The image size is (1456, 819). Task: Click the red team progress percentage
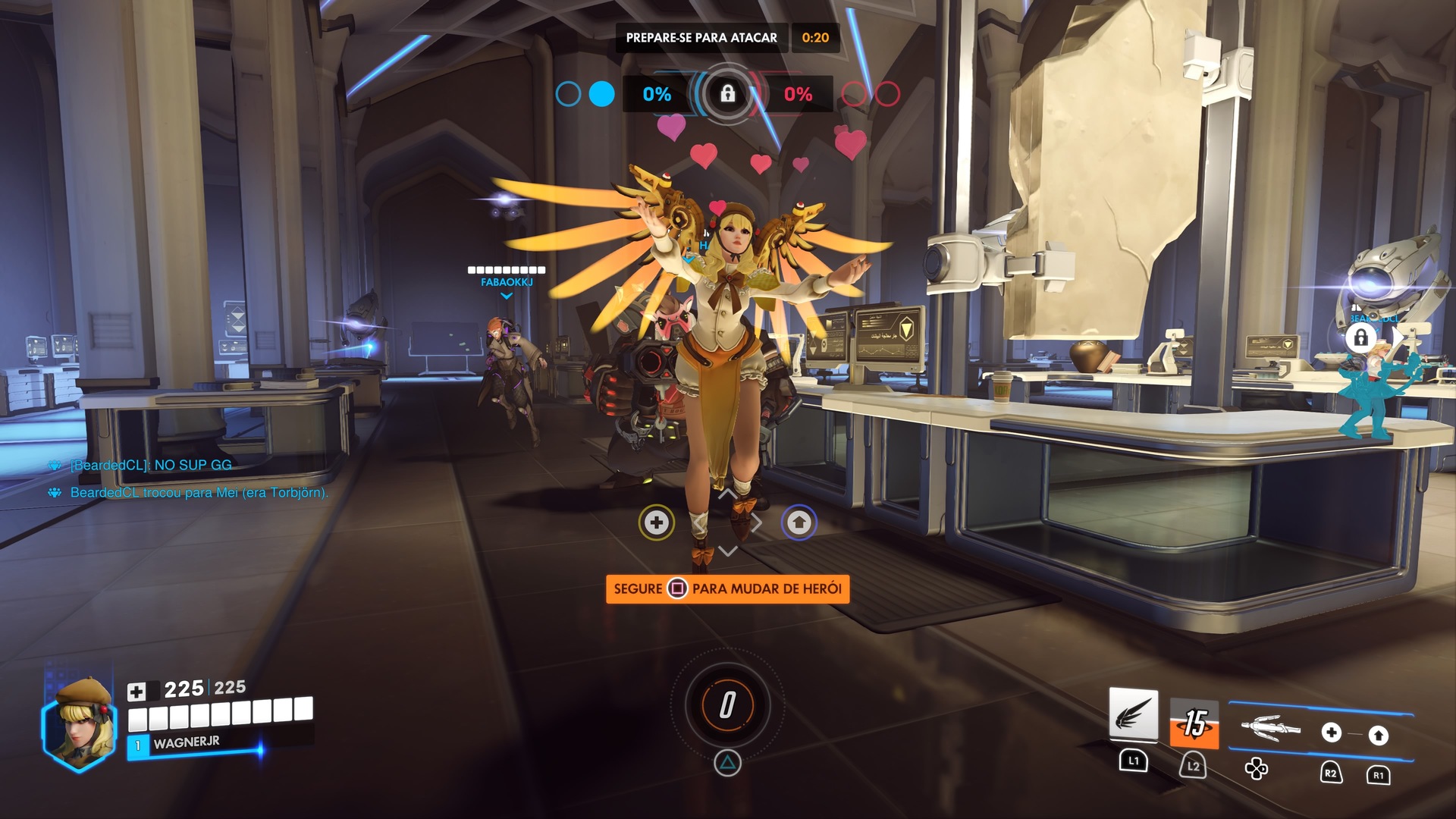pyautogui.click(x=798, y=94)
